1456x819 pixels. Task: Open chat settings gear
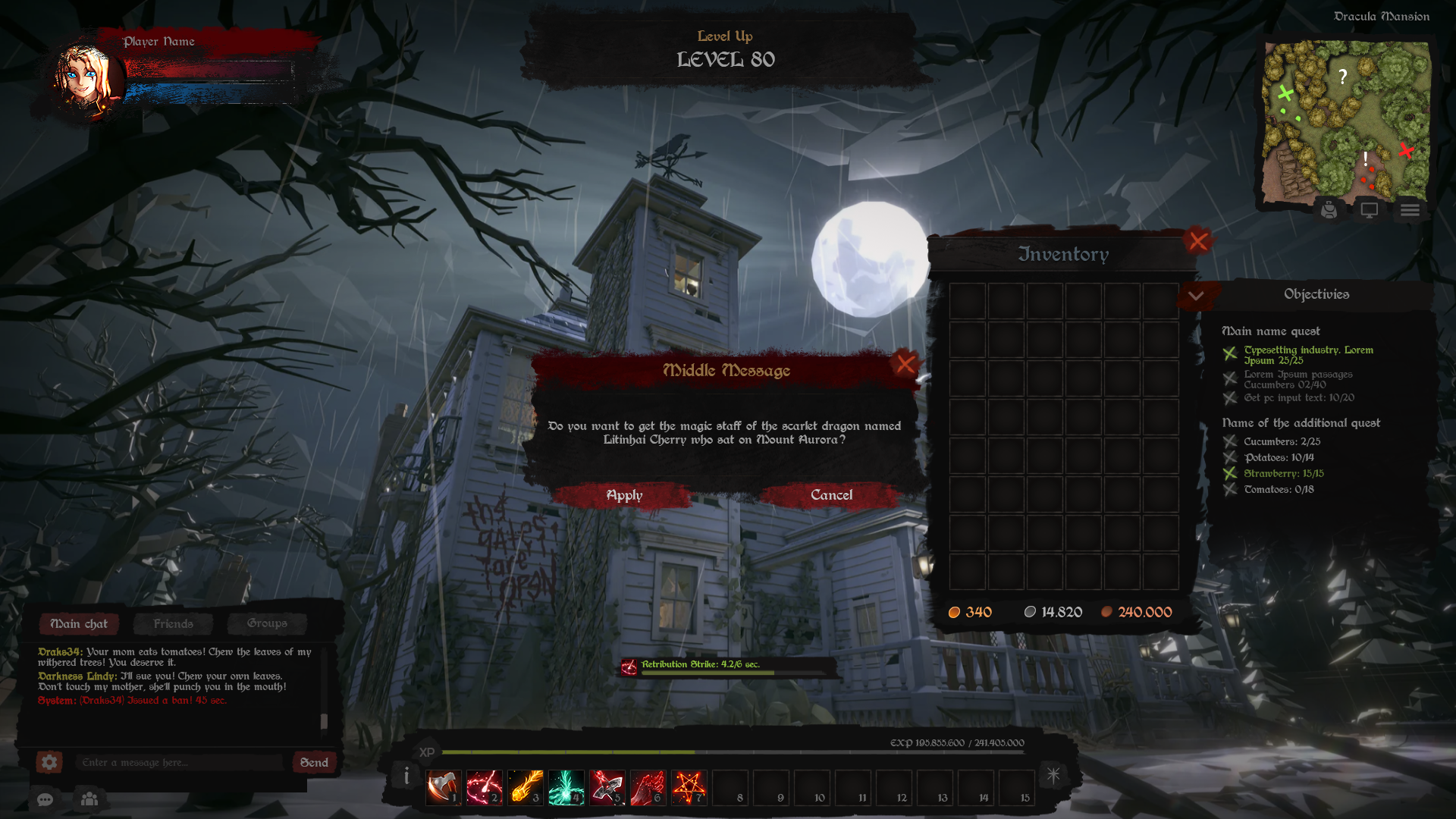click(49, 762)
